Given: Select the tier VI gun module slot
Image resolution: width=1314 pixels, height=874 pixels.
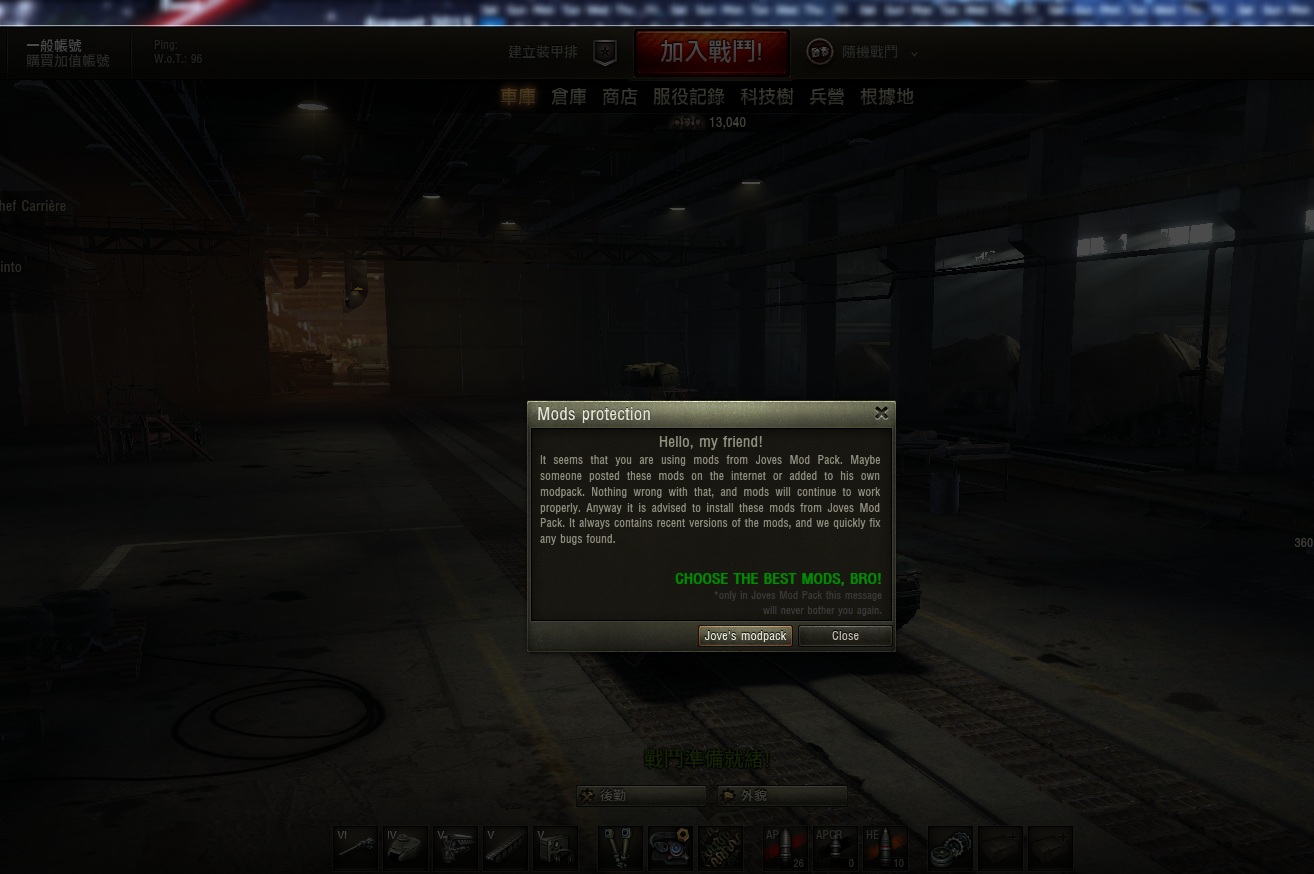Looking at the screenshot, I should click(355, 848).
